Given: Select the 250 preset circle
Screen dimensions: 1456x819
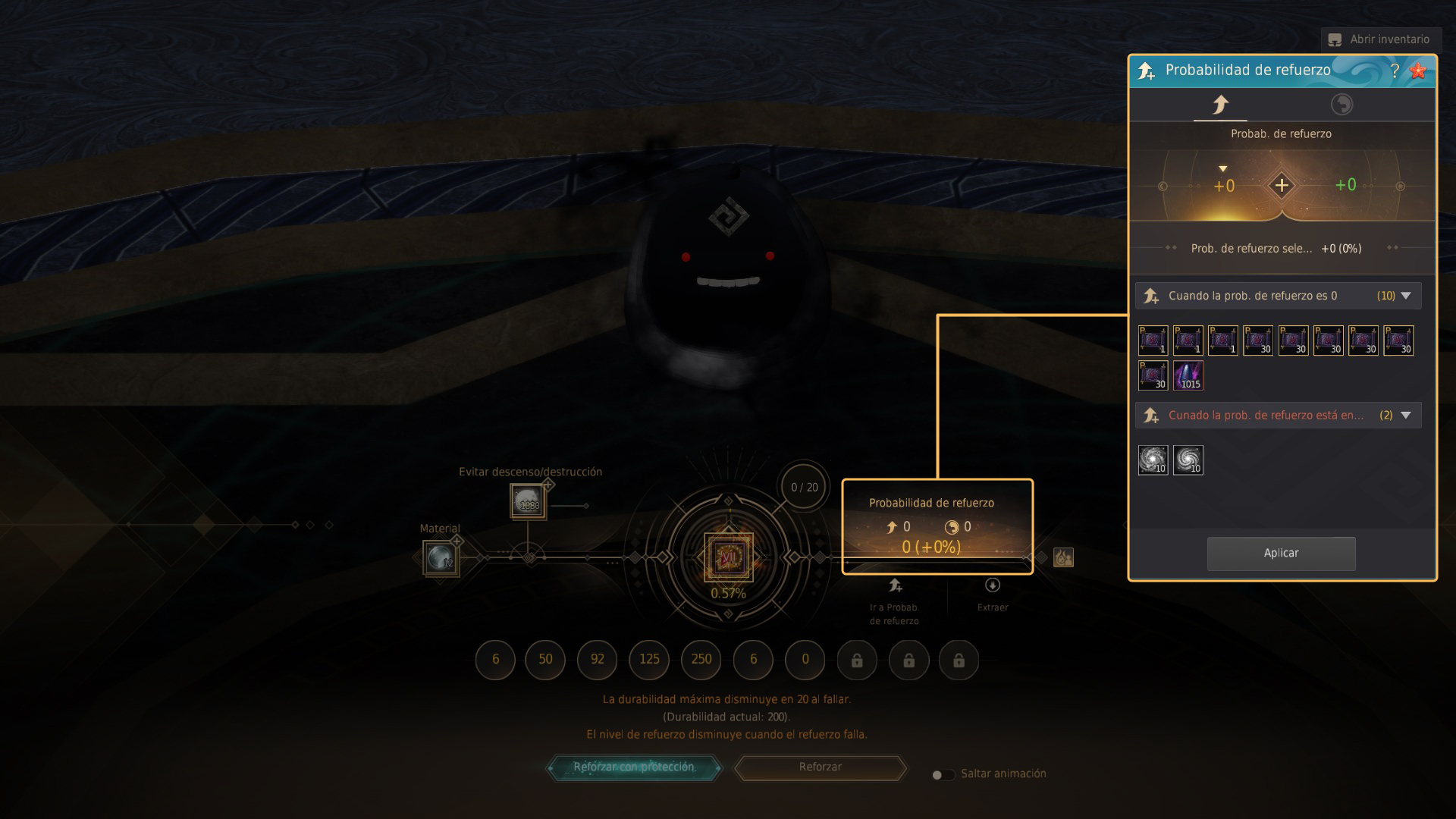Looking at the screenshot, I should tap(701, 659).
